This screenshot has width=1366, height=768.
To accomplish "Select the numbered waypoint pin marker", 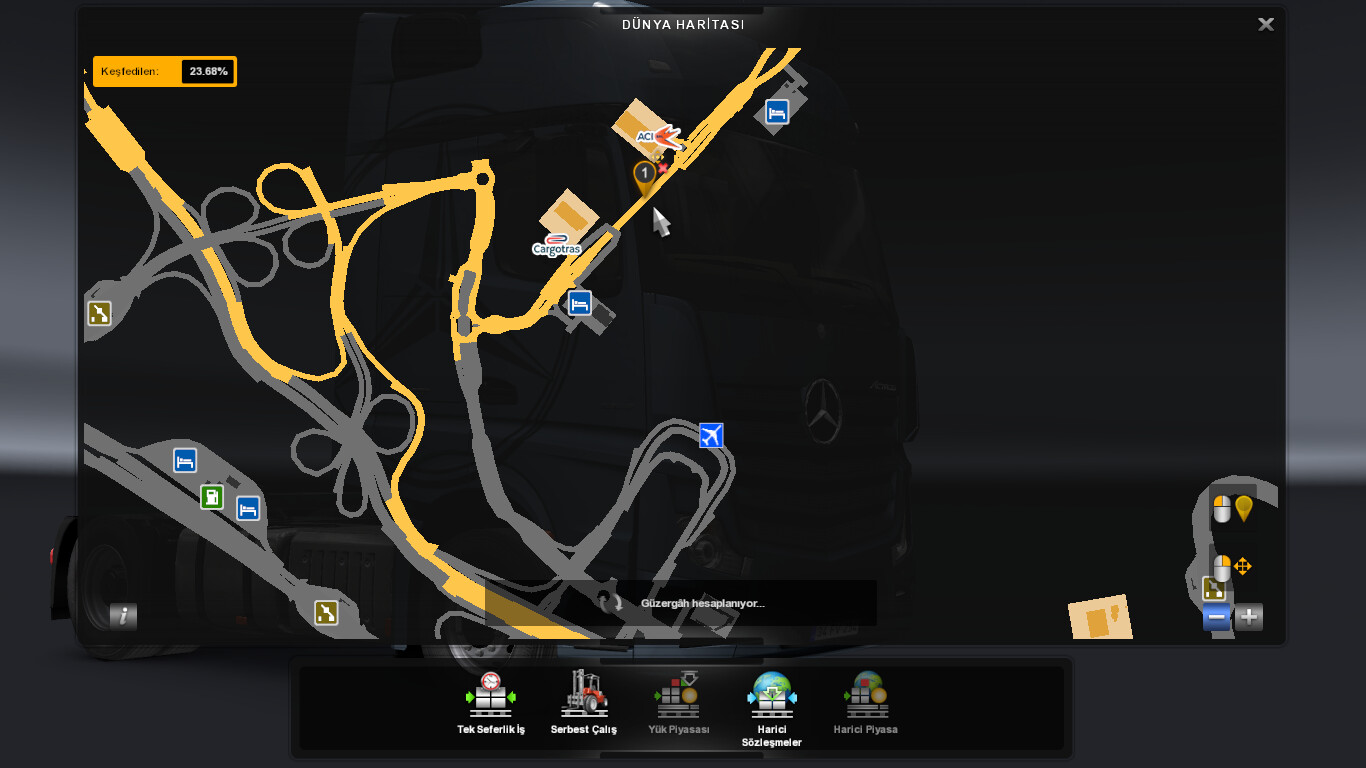I will pos(645,176).
